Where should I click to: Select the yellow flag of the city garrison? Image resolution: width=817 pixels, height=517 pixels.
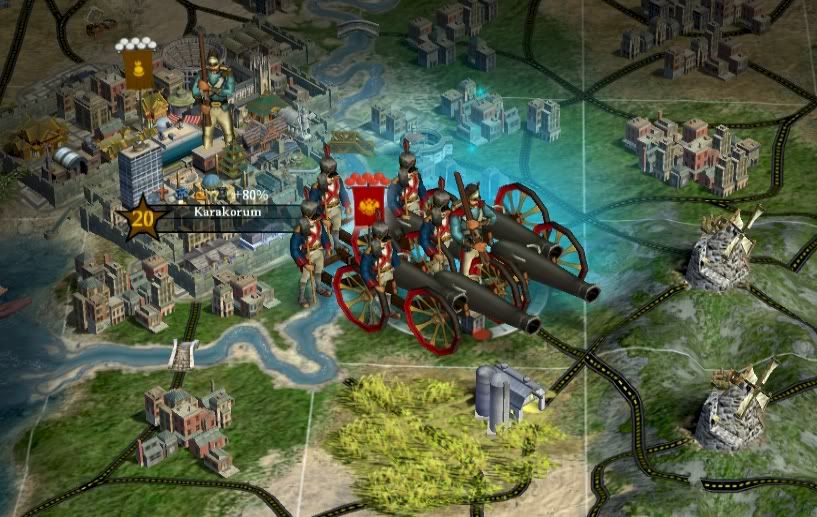136,69
